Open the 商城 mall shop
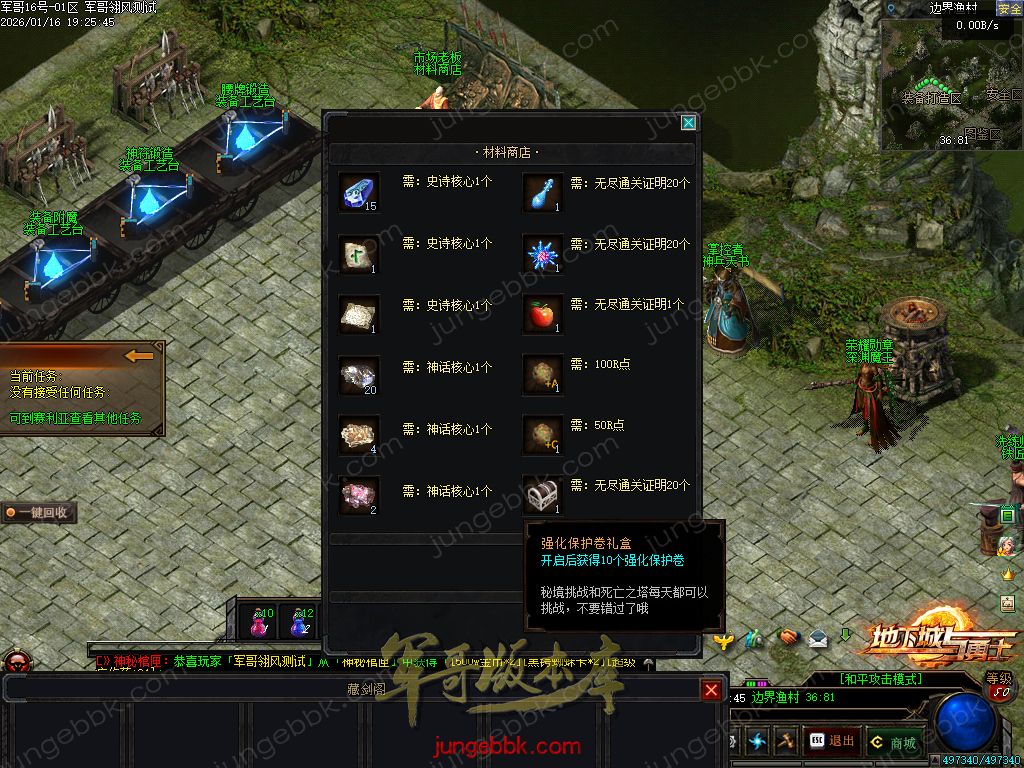 pos(893,742)
